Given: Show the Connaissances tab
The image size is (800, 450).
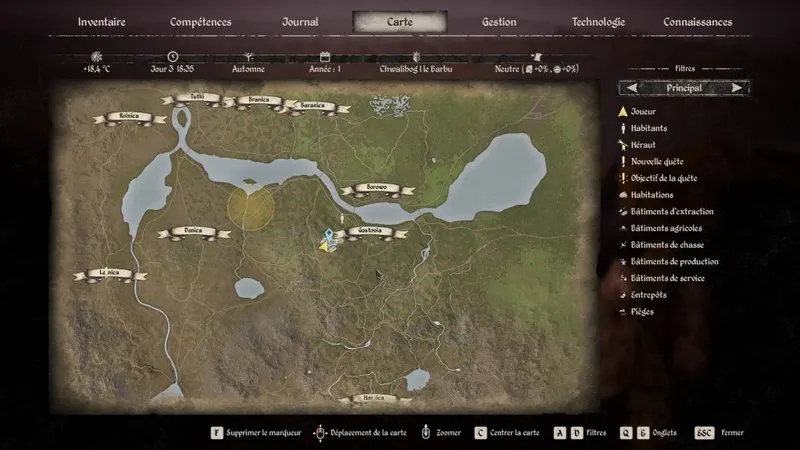Looking at the screenshot, I should (698, 22).
